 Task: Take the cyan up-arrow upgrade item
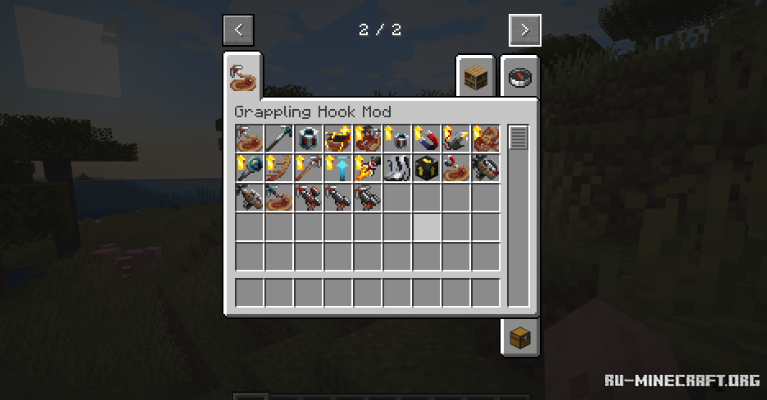[338, 168]
